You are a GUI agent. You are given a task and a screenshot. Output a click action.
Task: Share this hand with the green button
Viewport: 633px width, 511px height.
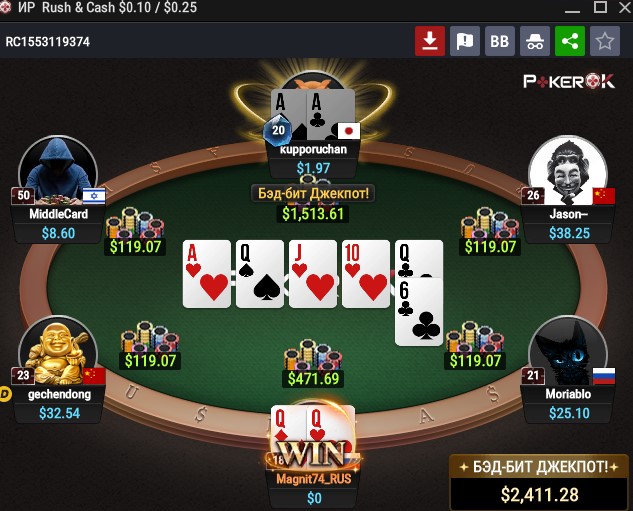pos(569,41)
